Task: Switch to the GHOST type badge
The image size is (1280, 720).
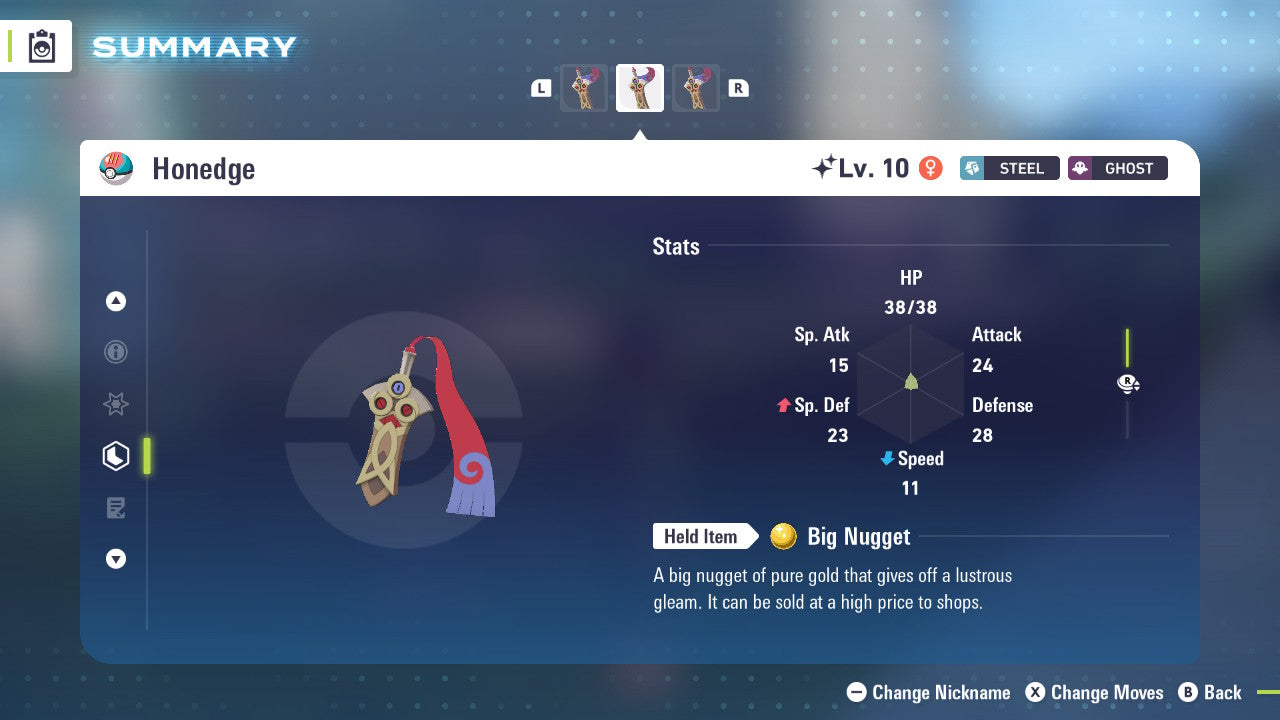Action: coord(1117,168)
